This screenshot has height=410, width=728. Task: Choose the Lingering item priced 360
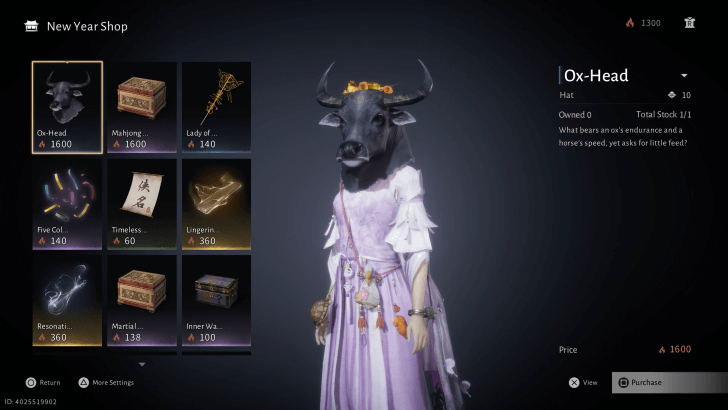pos(216,204)
